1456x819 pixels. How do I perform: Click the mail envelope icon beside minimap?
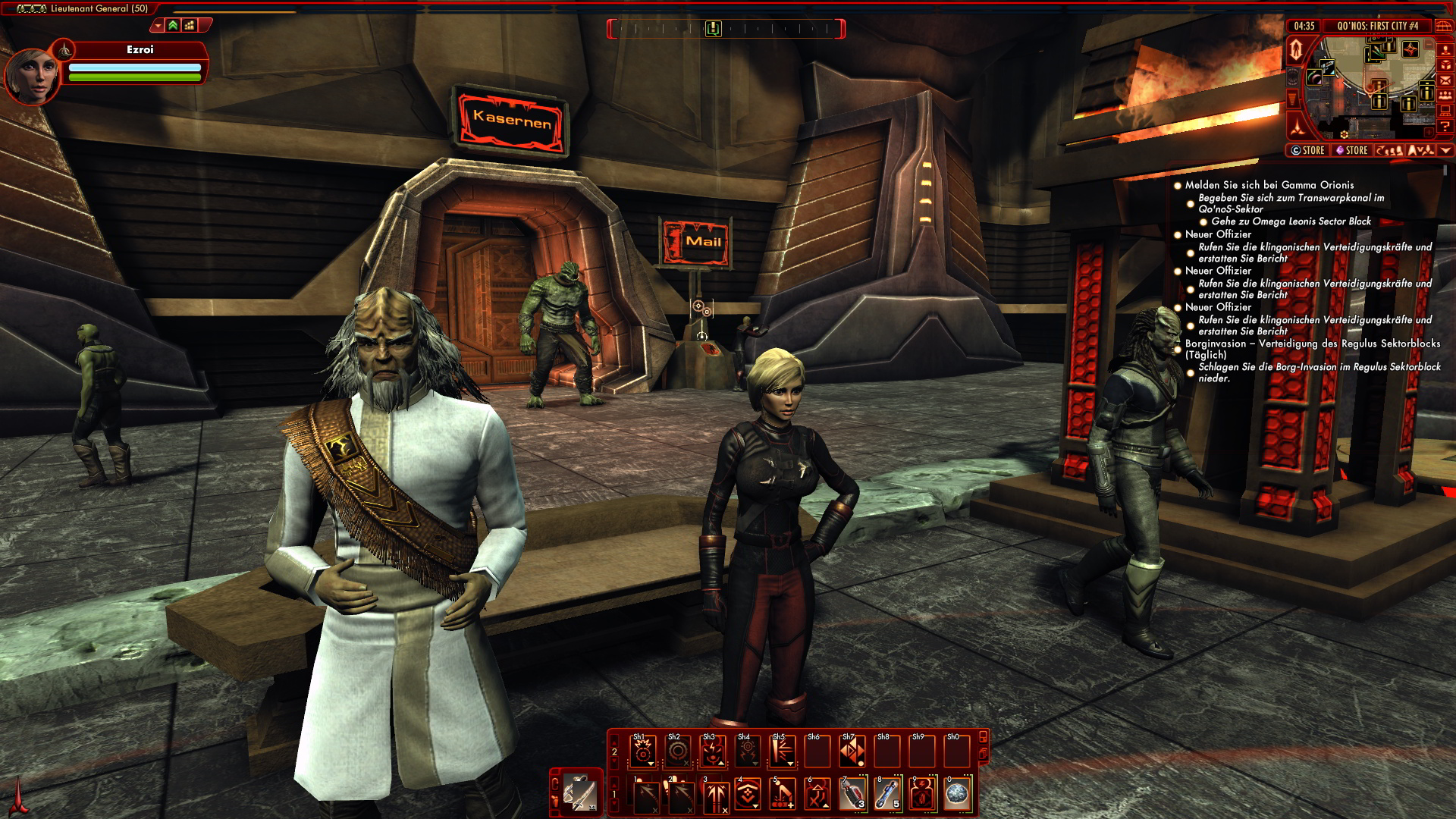tap(1445, 80)
